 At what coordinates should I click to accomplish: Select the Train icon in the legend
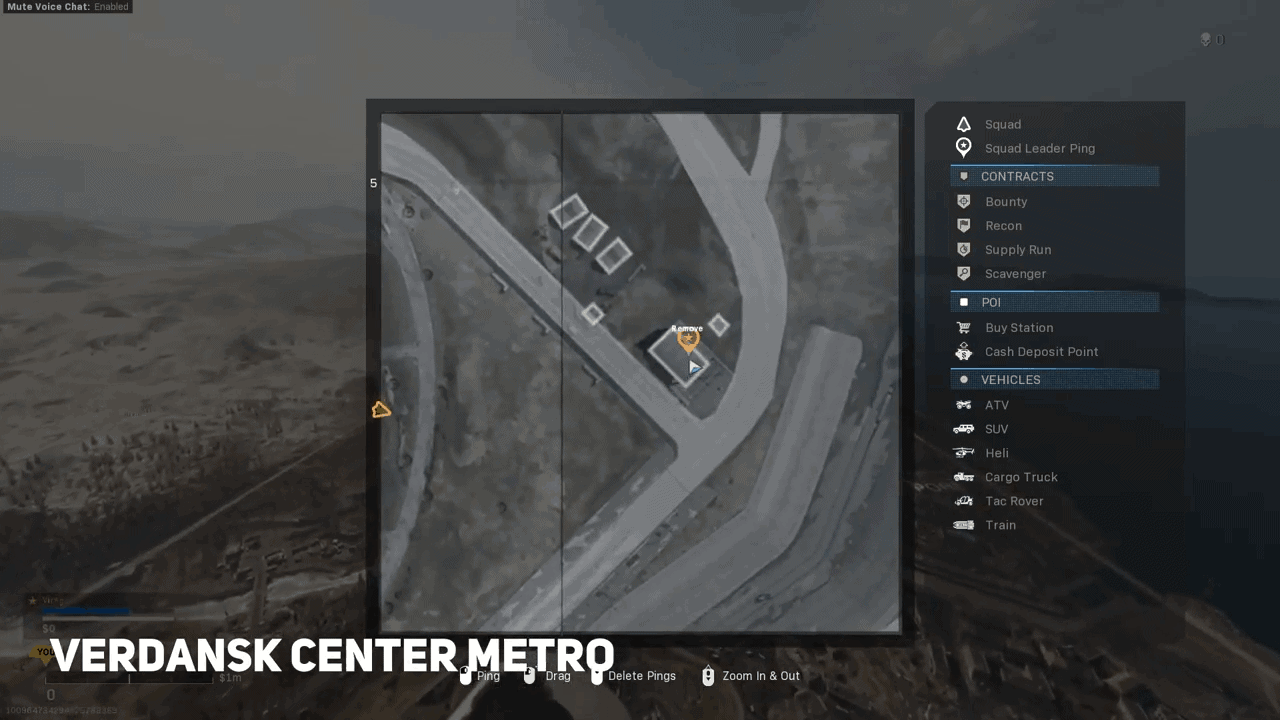click(963, 524)
